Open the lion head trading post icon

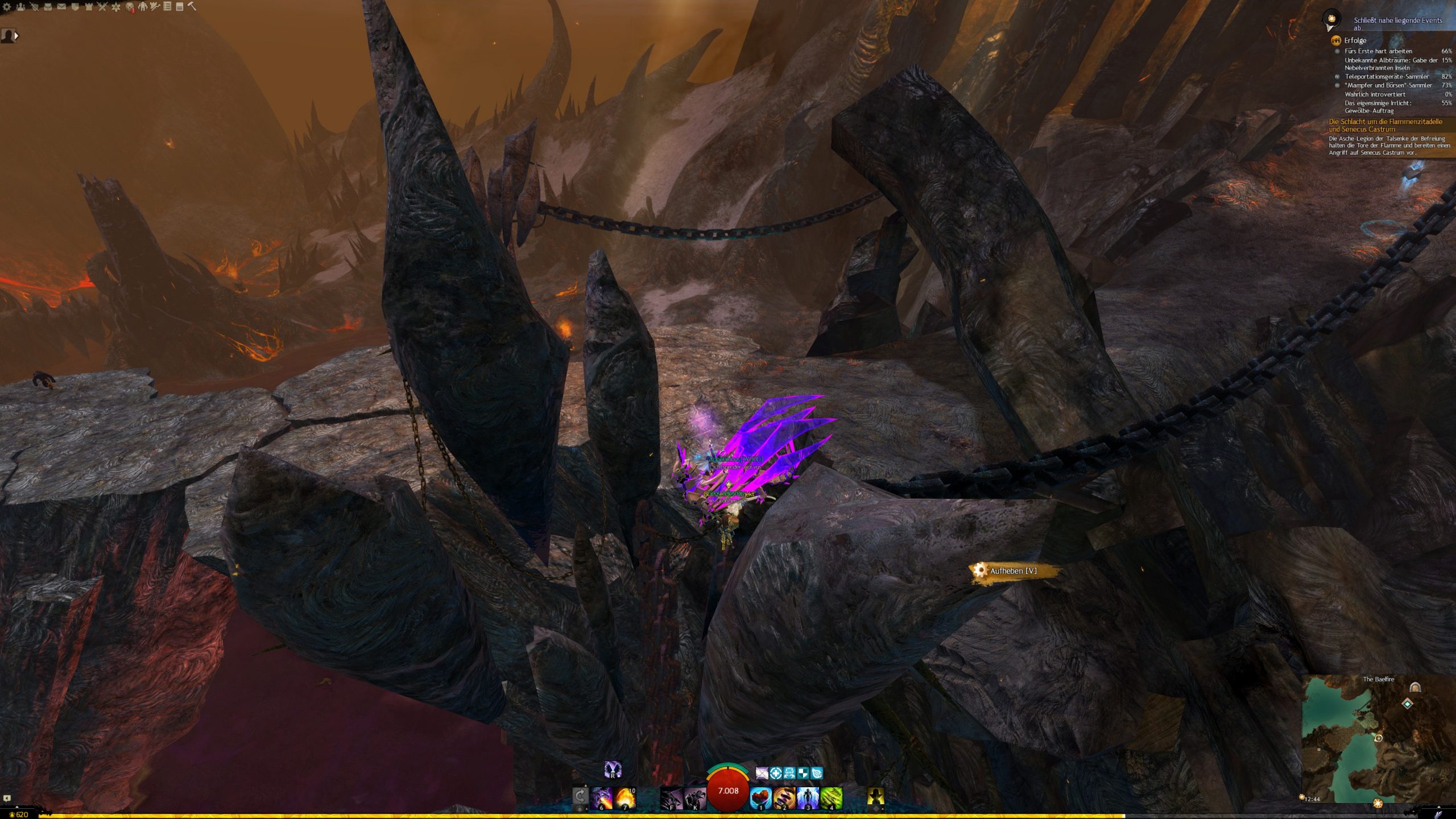130,7
